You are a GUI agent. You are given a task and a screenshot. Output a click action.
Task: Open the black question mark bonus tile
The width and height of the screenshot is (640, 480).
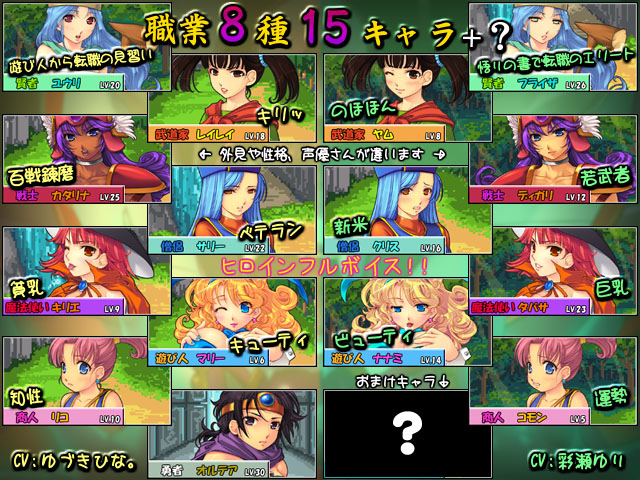coord(395,432)
